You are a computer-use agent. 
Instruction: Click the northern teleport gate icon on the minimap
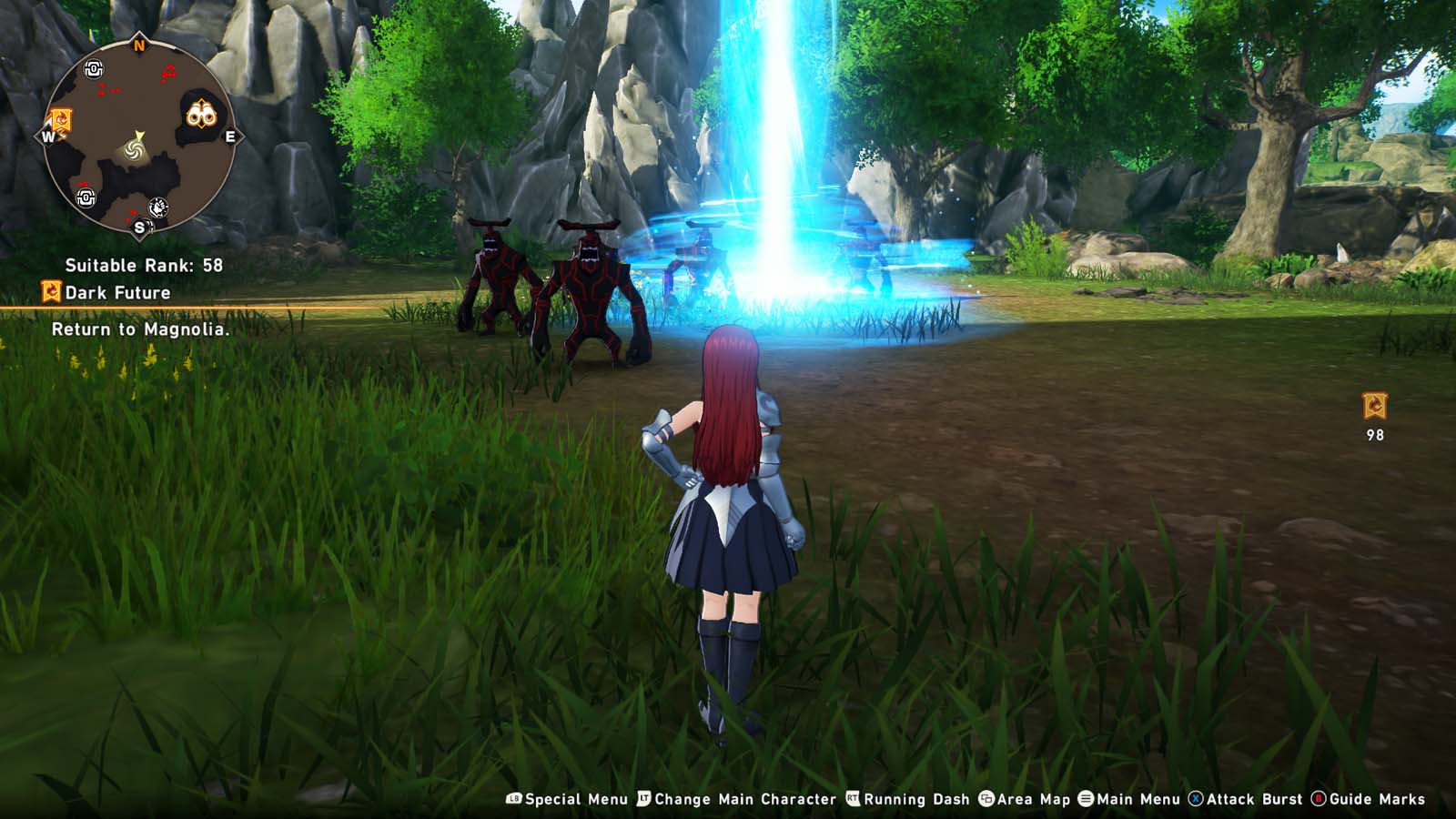click(x=93, y=68)
